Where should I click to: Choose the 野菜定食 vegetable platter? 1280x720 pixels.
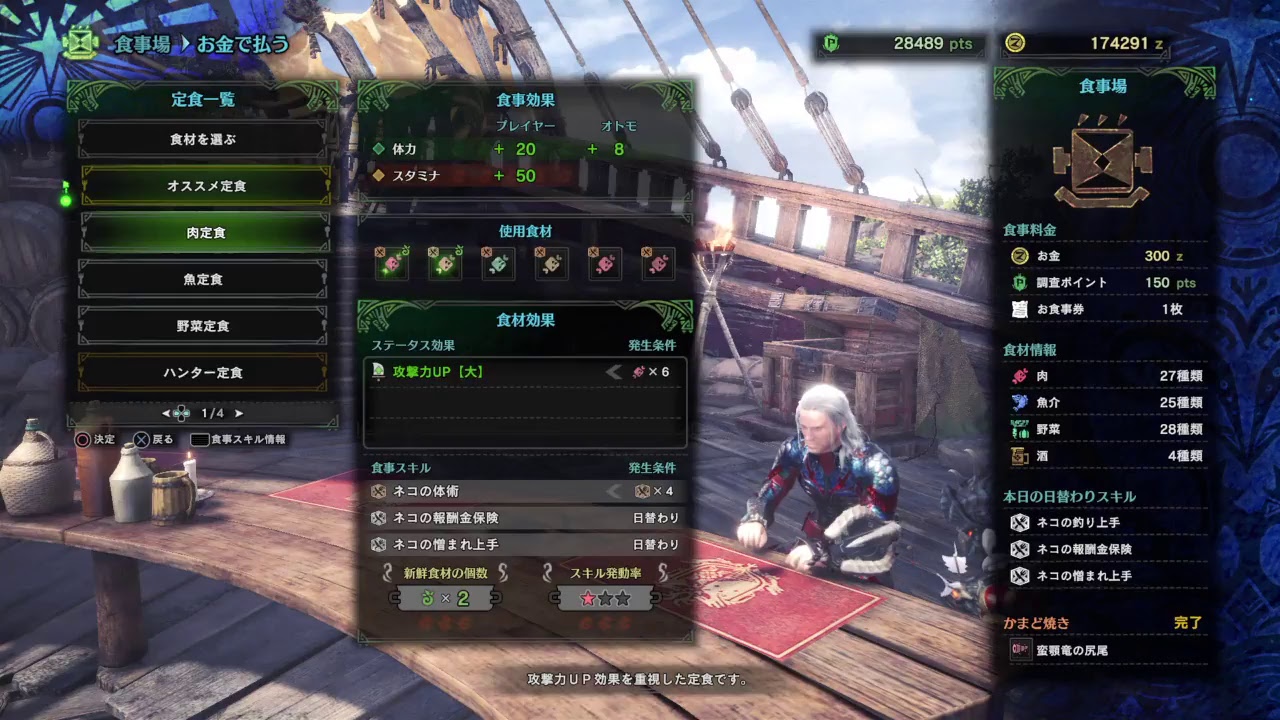point(204,326)
